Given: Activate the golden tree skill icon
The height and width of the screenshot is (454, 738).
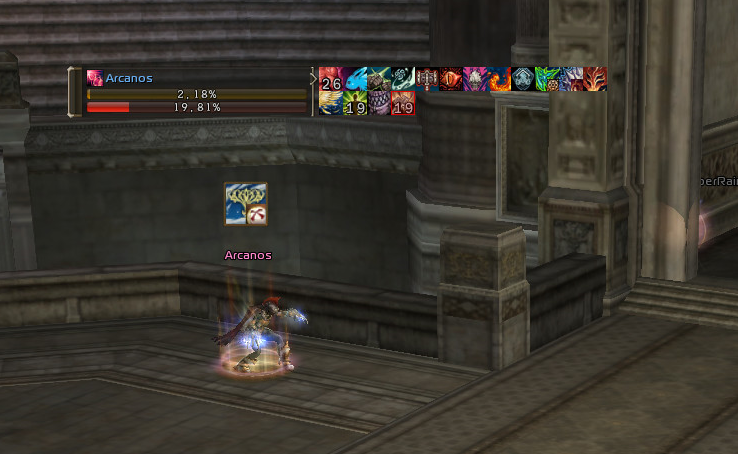Looking at the screenshot, I should pyautogui.click(x=245, y=204).
